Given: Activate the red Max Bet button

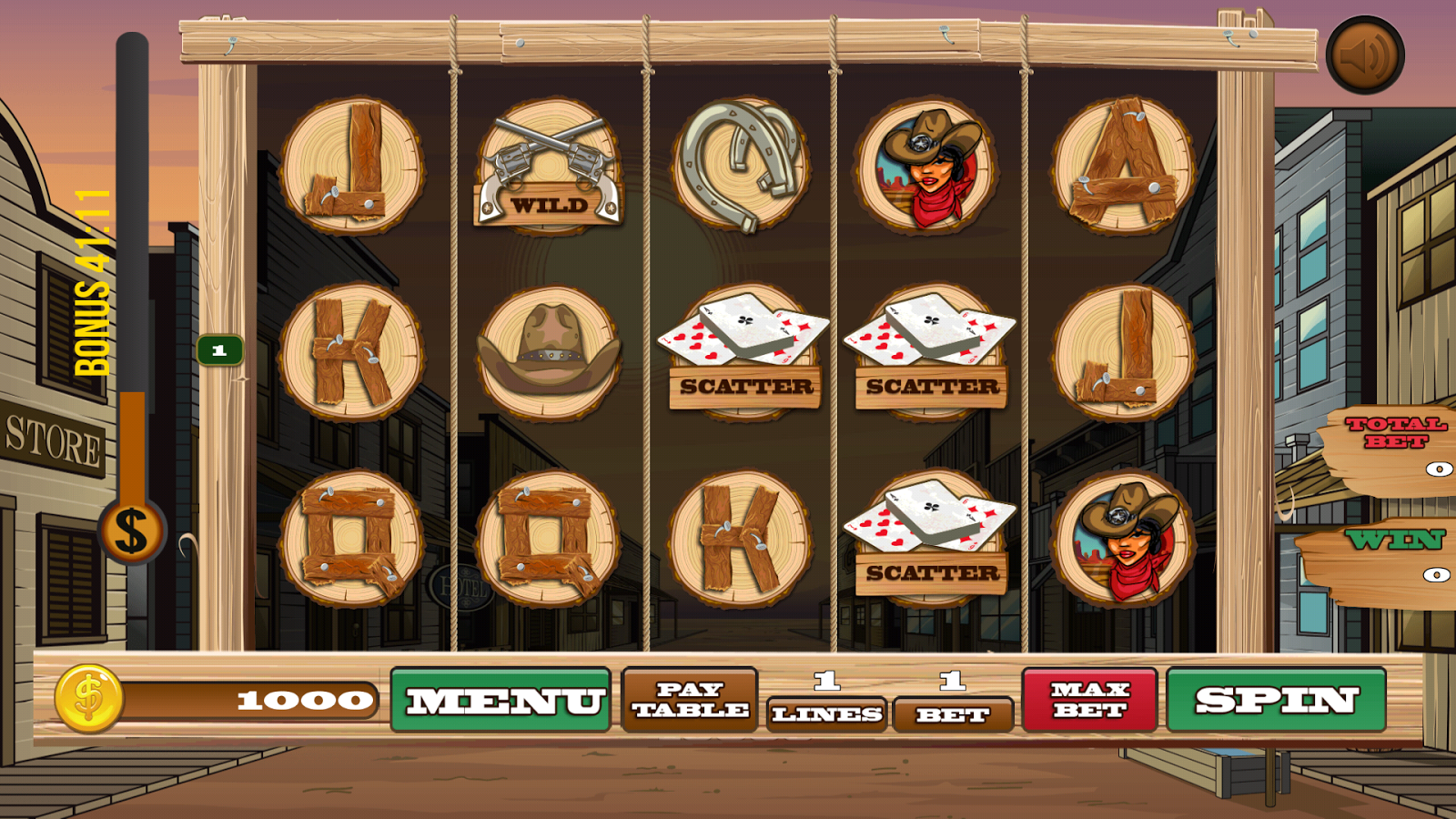Looking at the screenshot, I should tap(1089, 700).
